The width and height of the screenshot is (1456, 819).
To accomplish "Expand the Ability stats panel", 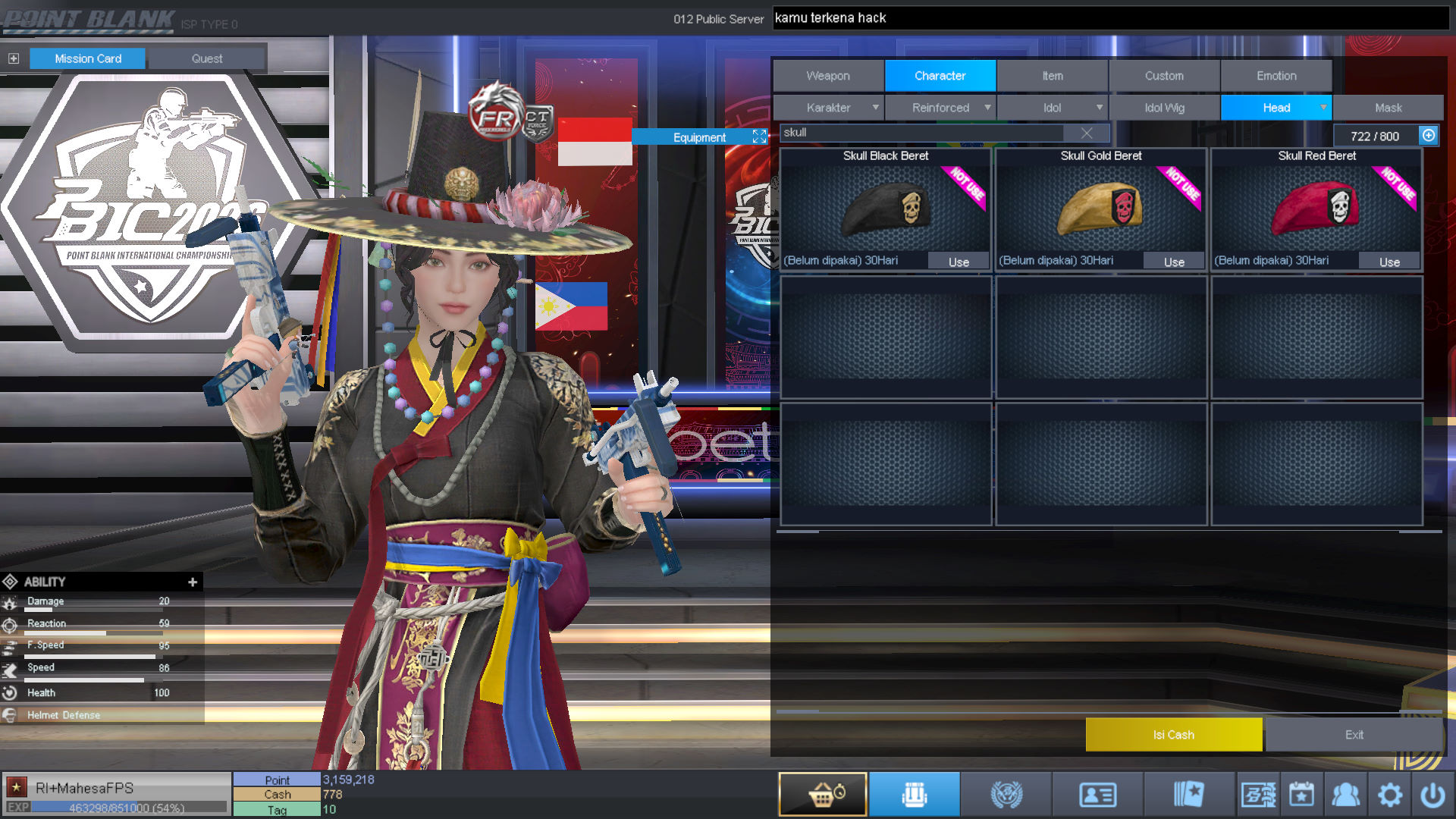I will (x=193, y=582).
